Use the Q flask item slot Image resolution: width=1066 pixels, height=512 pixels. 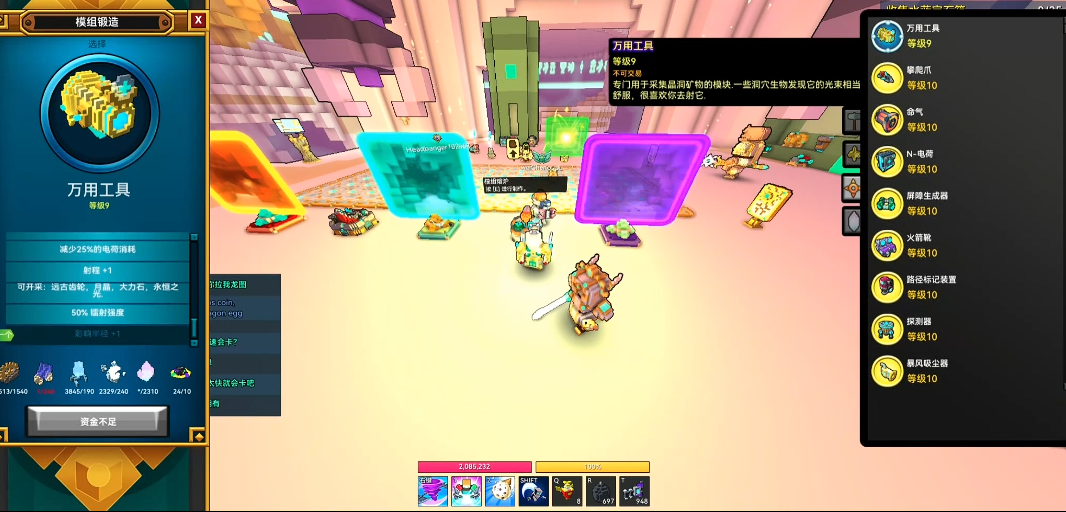click(x=567, y=491)
